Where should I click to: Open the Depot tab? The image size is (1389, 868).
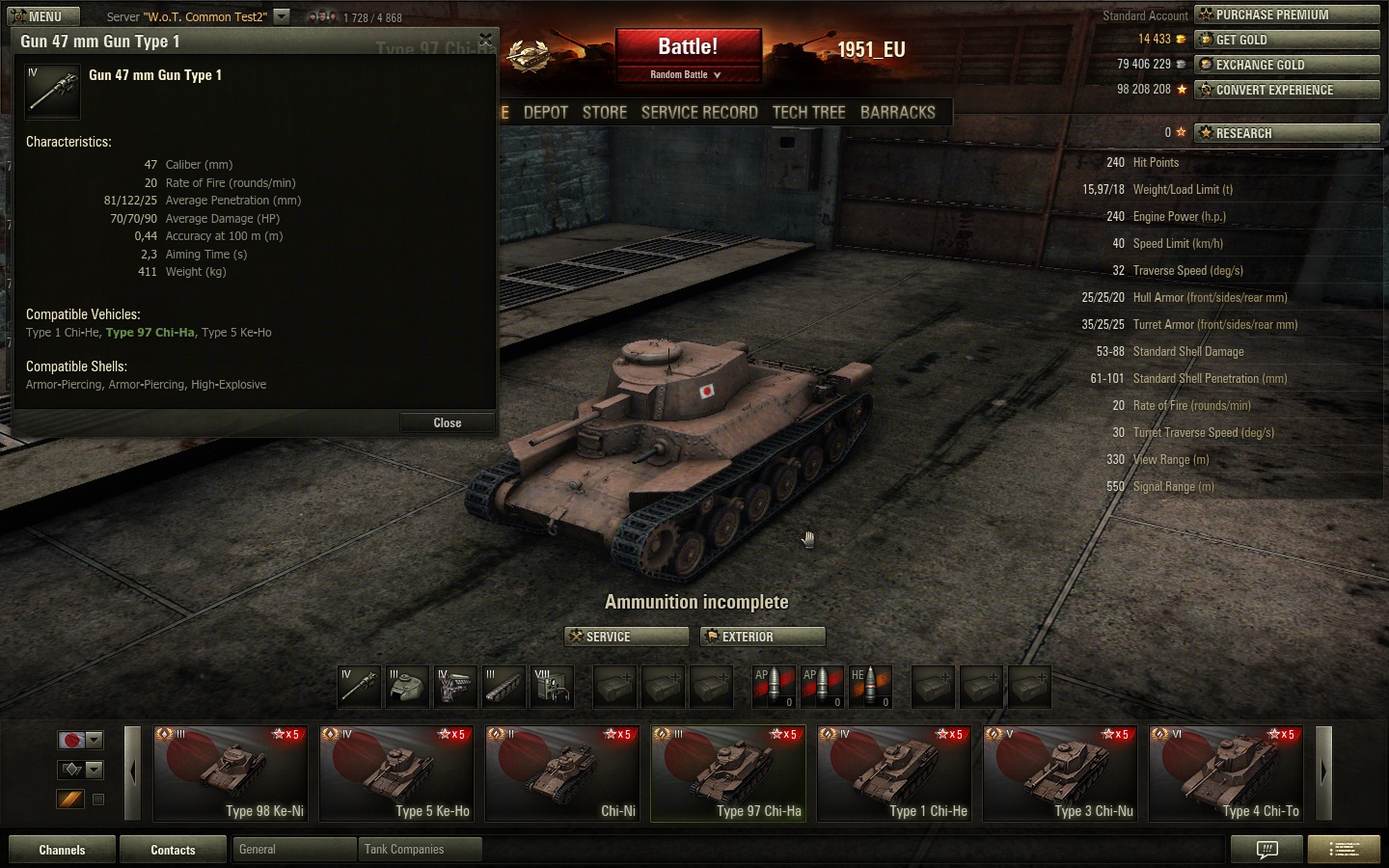point(546,112)
